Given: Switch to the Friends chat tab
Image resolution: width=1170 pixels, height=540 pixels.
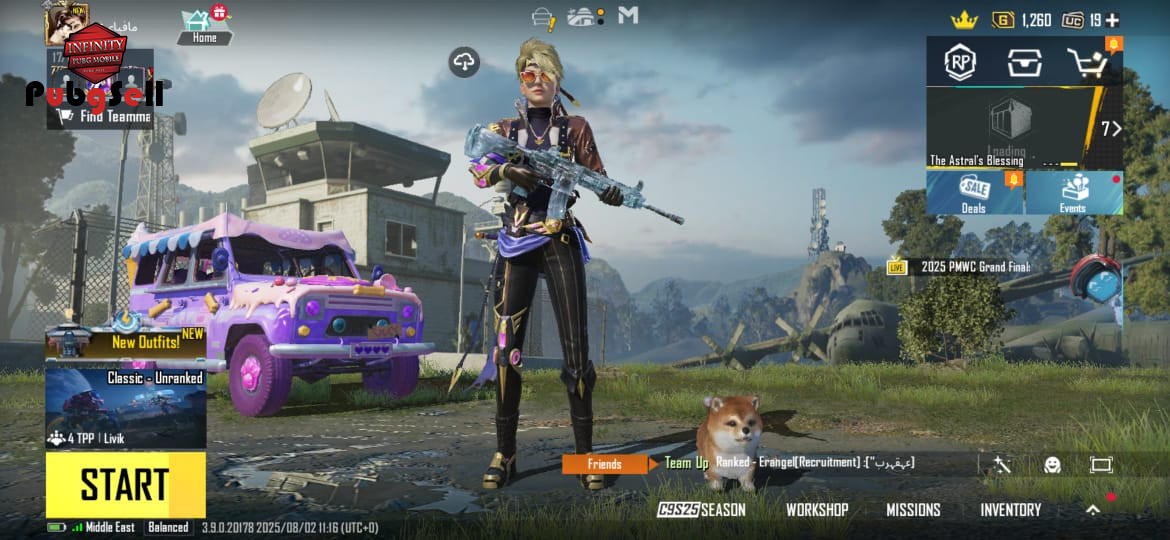Looking at the screenshot, I should pyautogui.click(x=604, y=464).
